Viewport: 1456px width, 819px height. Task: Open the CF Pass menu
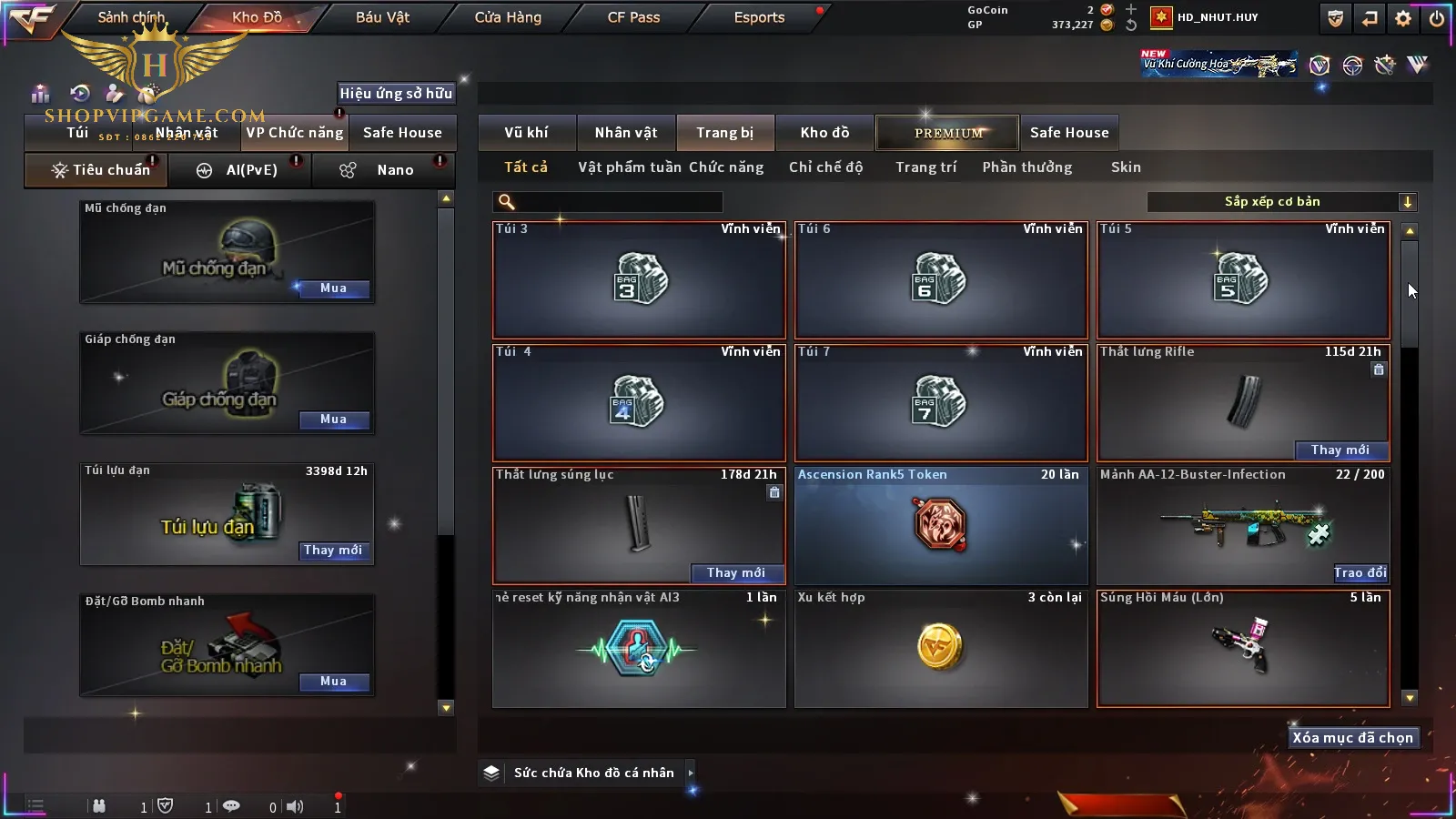click(x=633, y=17)
